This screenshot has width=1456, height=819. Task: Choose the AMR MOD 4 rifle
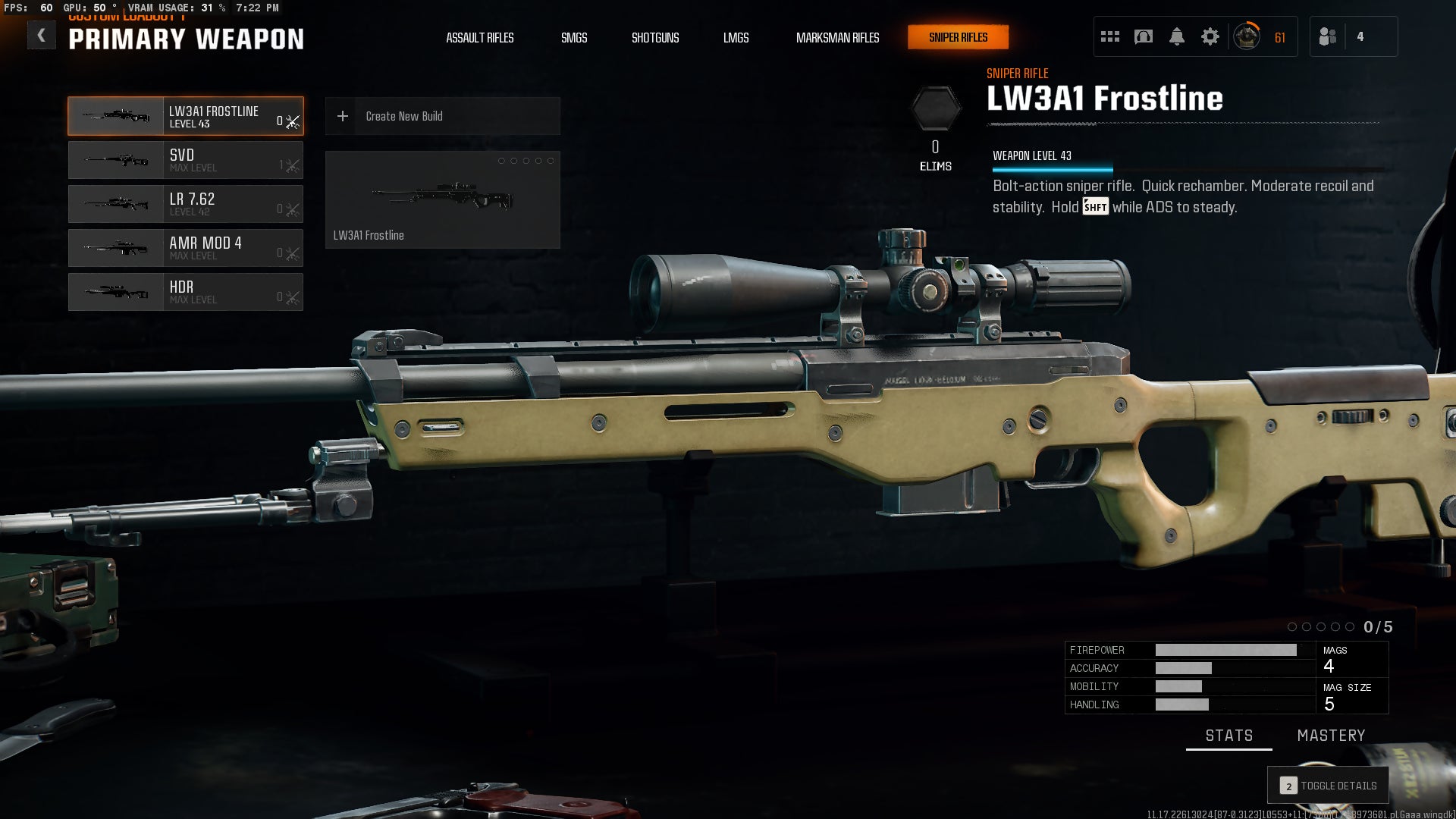[x=186, y=248]
